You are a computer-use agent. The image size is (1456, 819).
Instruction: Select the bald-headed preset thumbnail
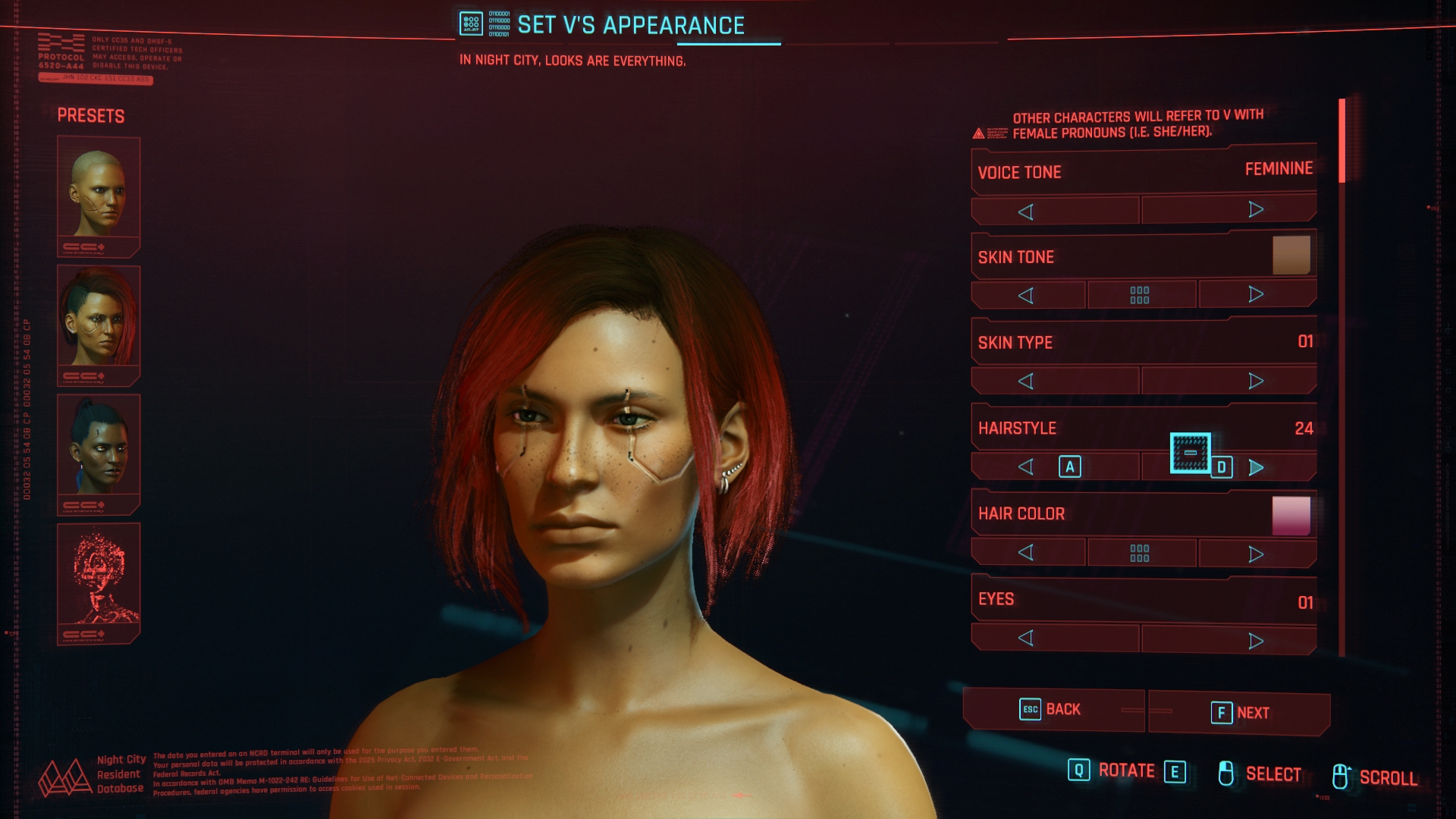pos(99,190)
